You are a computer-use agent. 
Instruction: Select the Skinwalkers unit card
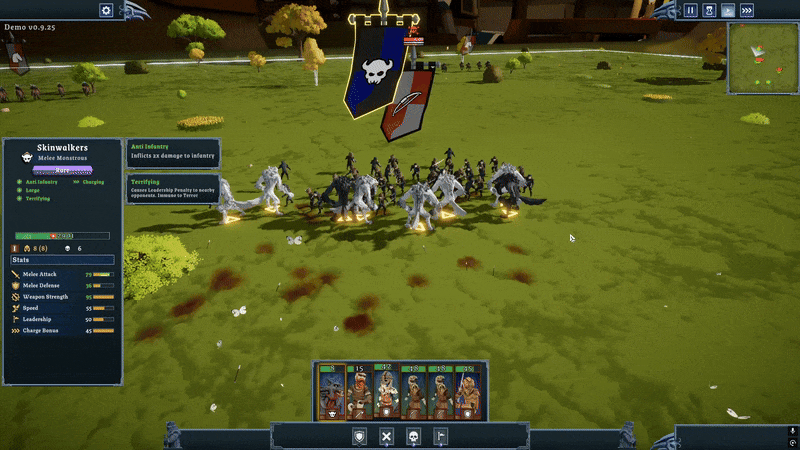coord(331,392)
